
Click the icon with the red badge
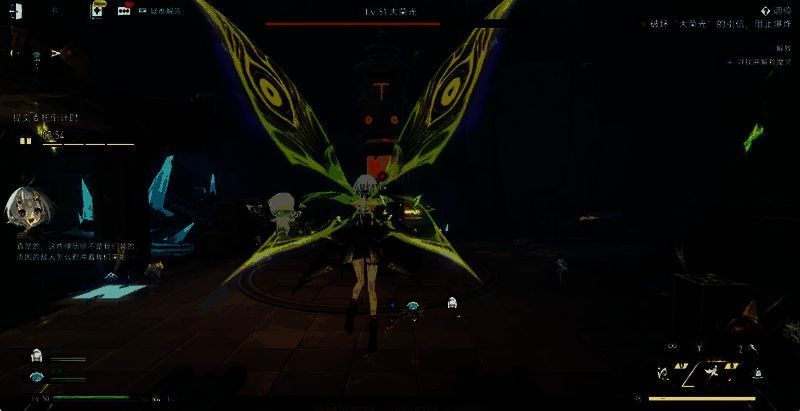pyautogui.click(x=124, y=10)
